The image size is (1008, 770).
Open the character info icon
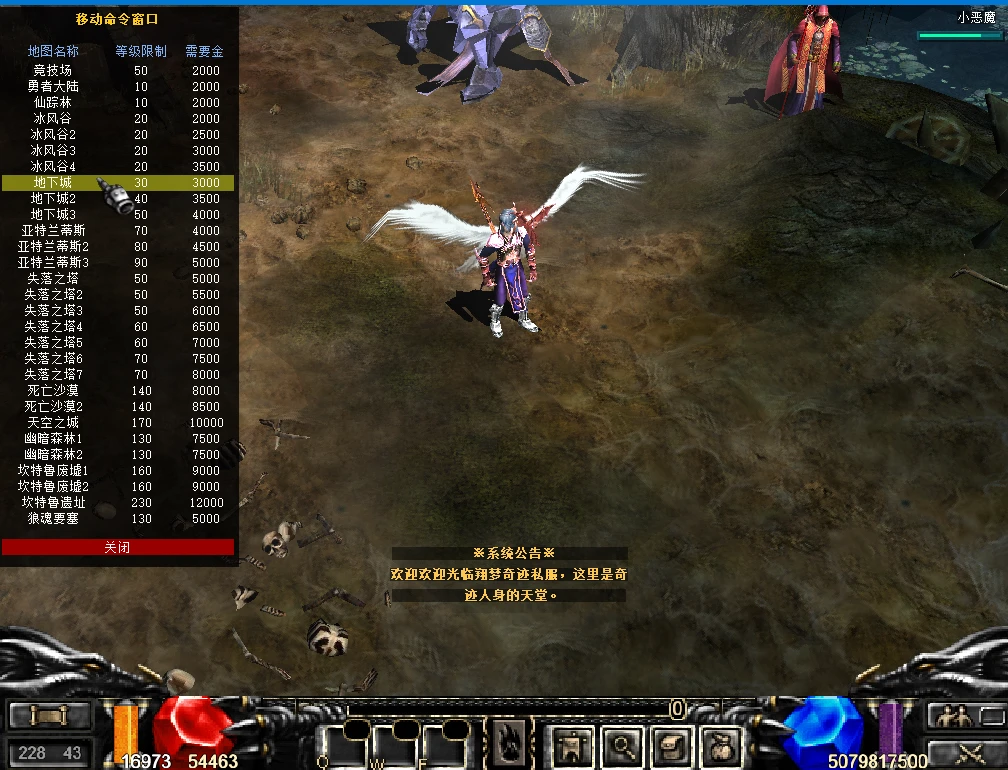(573, 745)
